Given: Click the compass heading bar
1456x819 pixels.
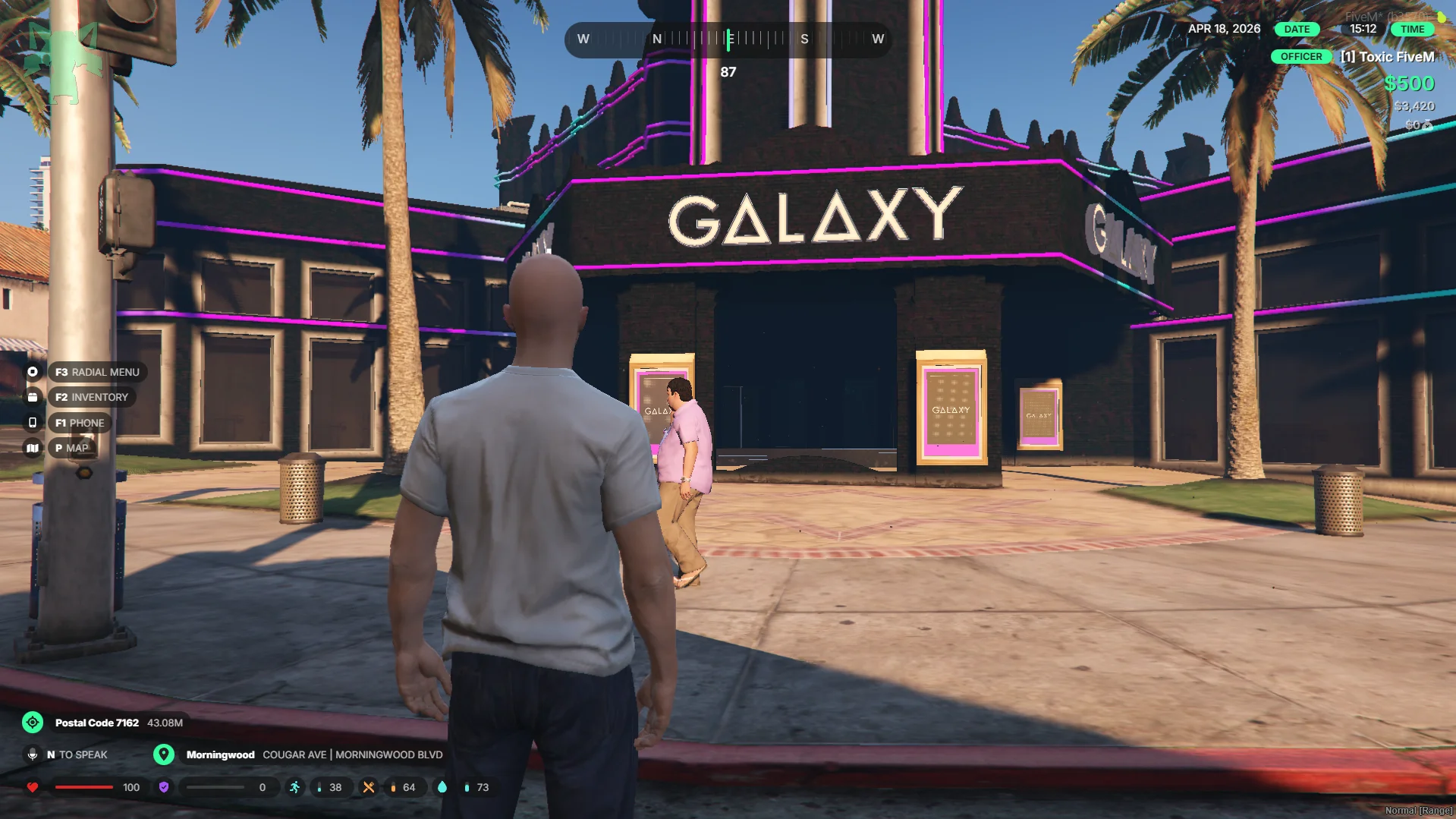Looking at the screenshot, I should [728, 39].
